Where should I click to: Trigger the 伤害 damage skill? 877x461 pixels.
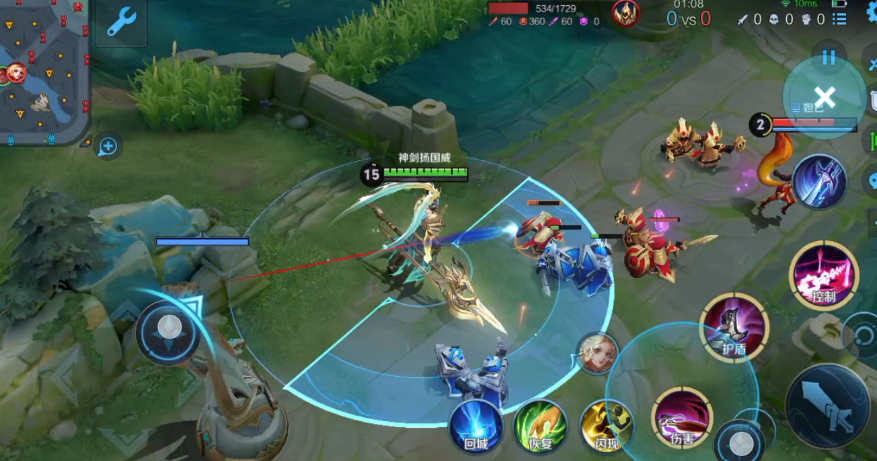(681, 417)
